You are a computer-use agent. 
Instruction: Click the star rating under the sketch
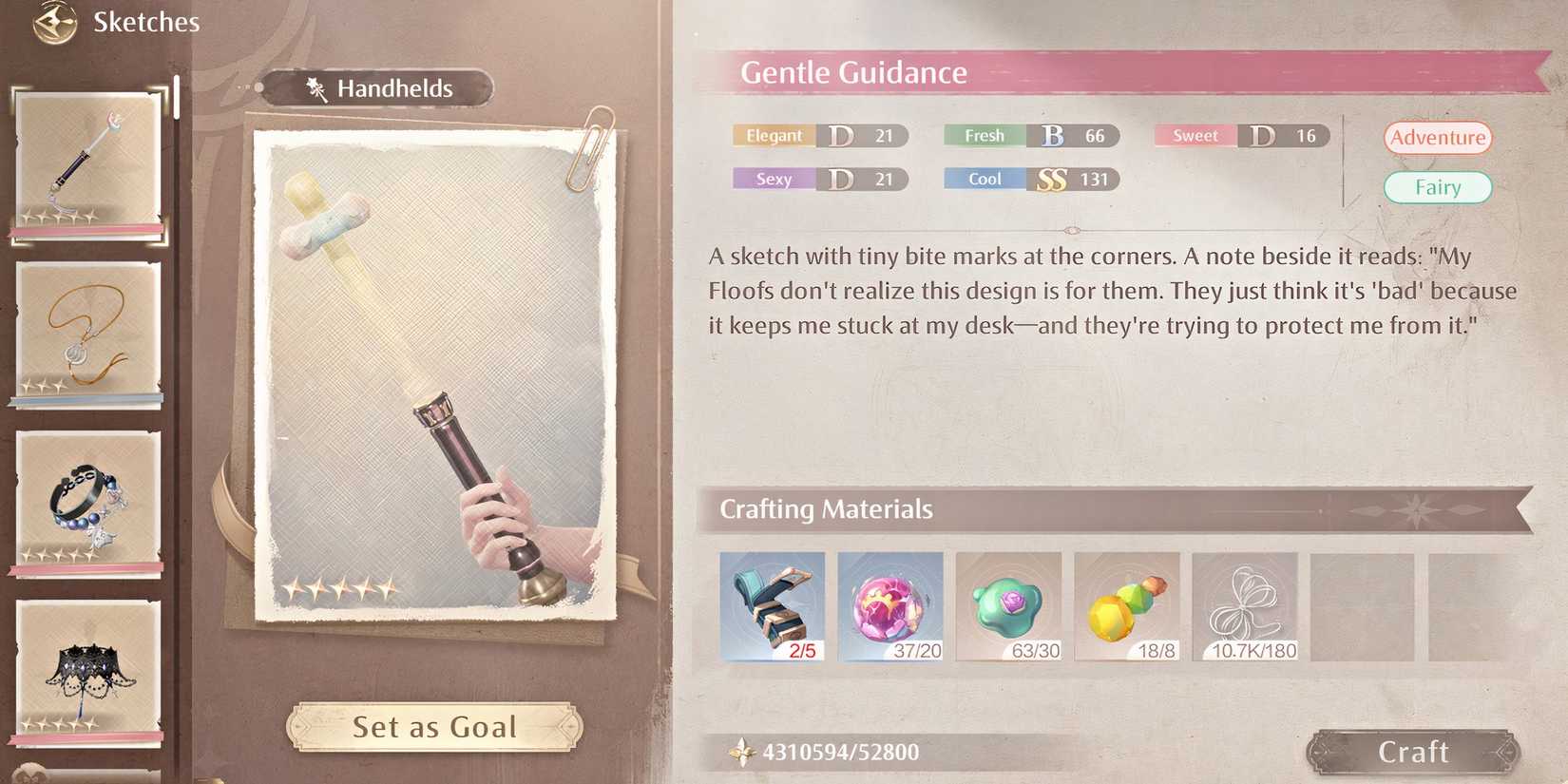pyautogui.click(x=341, y=589)
